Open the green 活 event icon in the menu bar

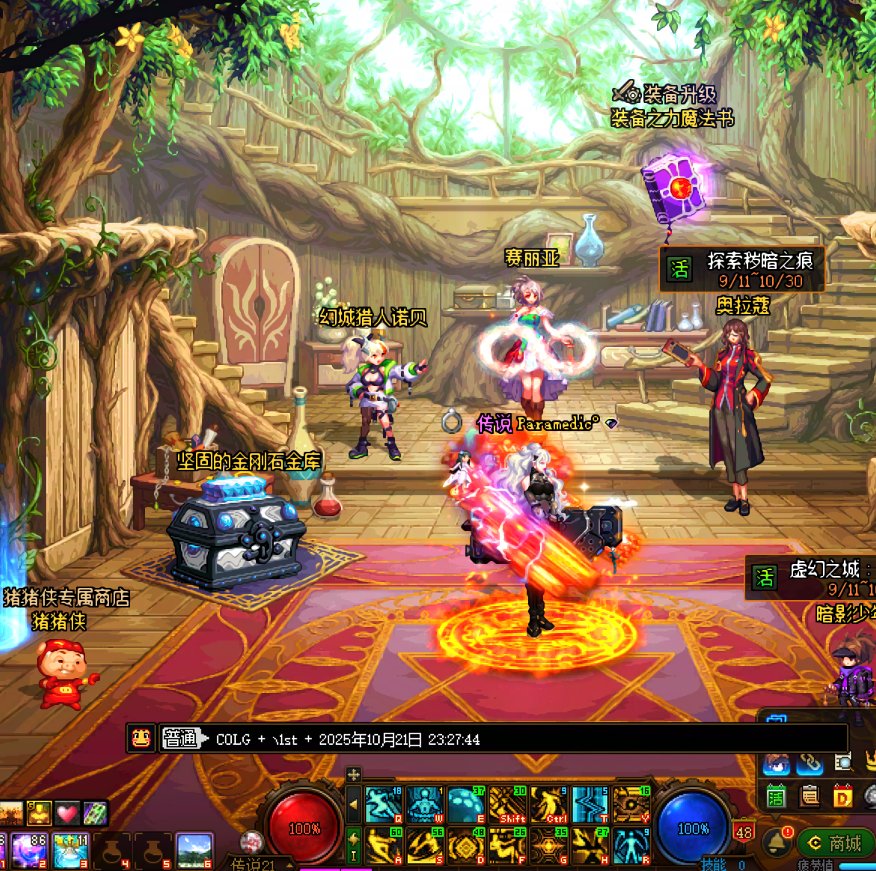776,796
